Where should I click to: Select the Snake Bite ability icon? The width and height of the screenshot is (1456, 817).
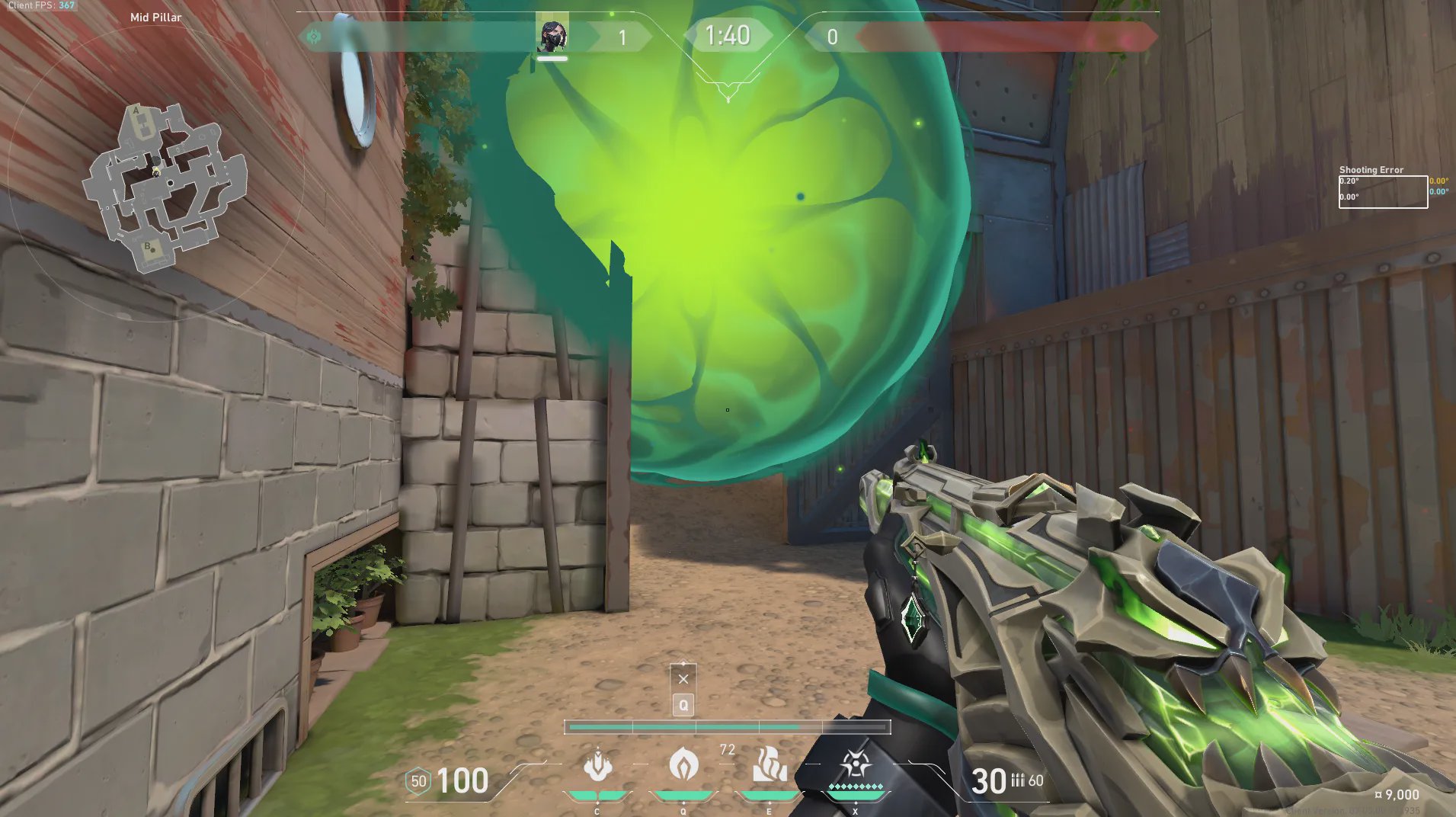(597, 765)
